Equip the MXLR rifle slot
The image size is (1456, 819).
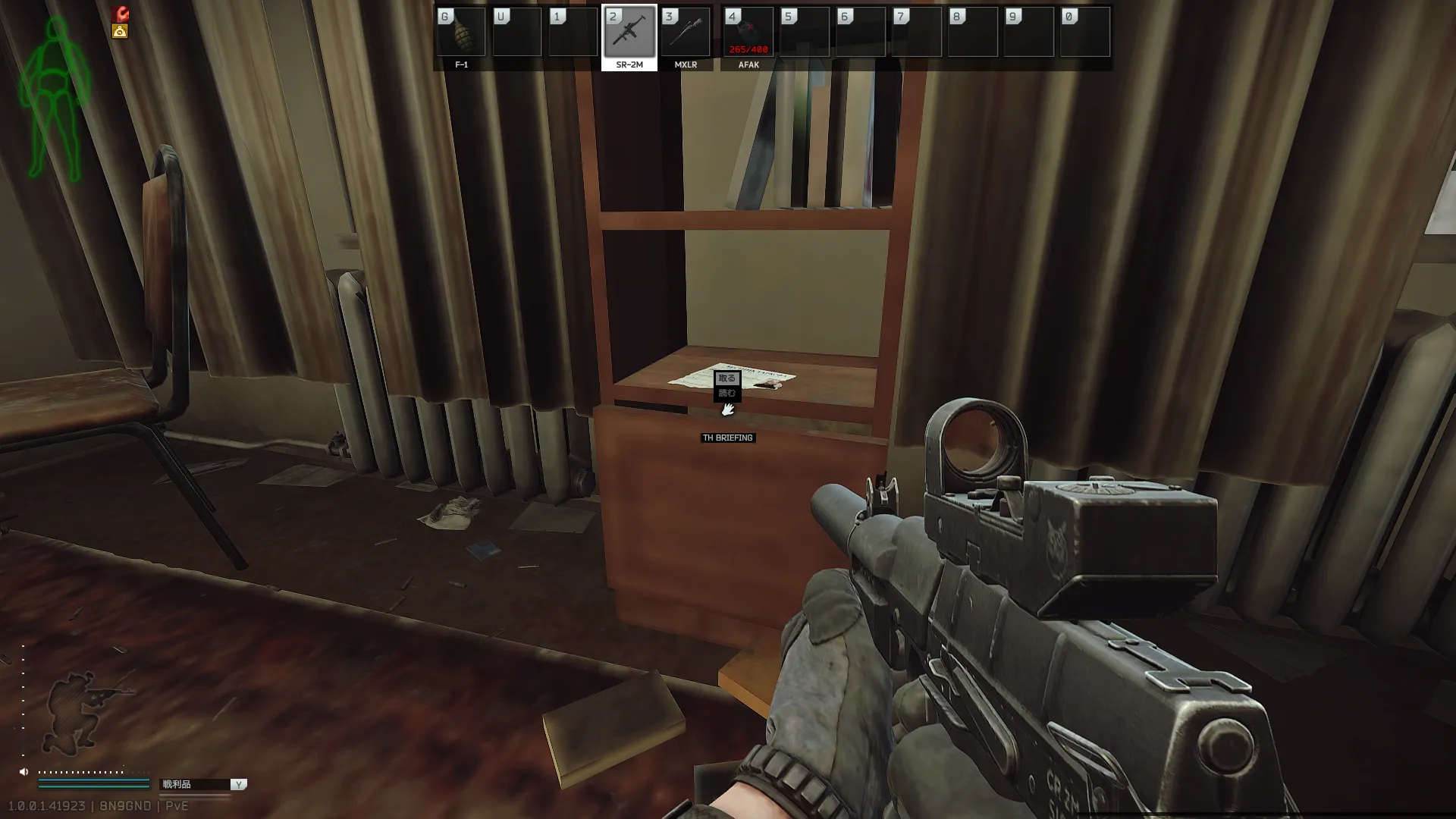click(x=686, y=33)
